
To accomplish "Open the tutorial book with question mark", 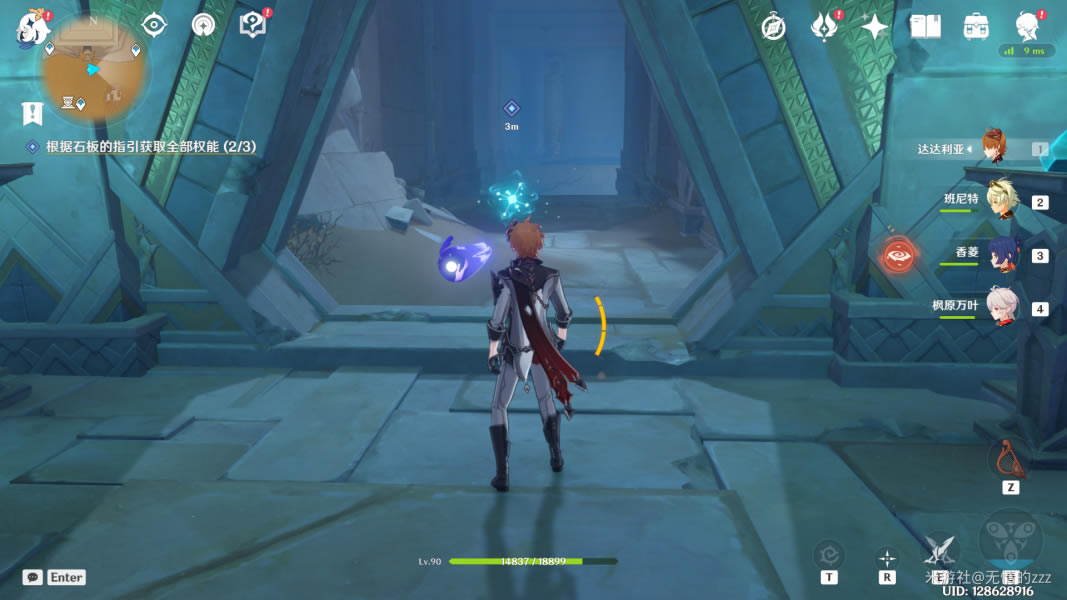I will click(253, 25).
